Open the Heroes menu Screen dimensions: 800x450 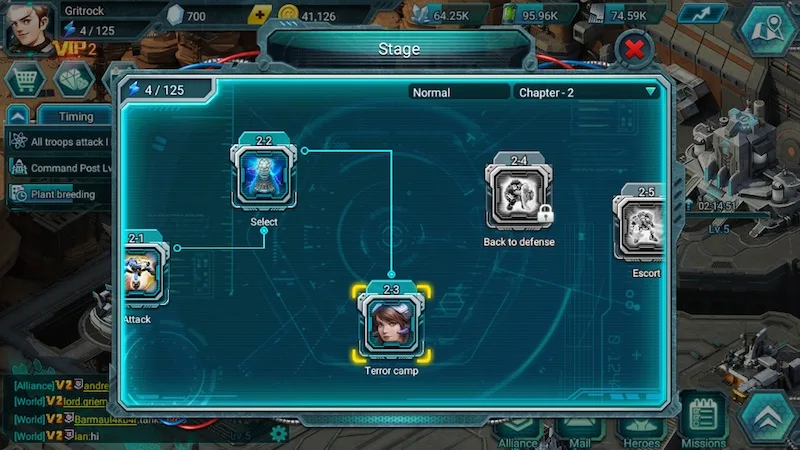point(641,428)
